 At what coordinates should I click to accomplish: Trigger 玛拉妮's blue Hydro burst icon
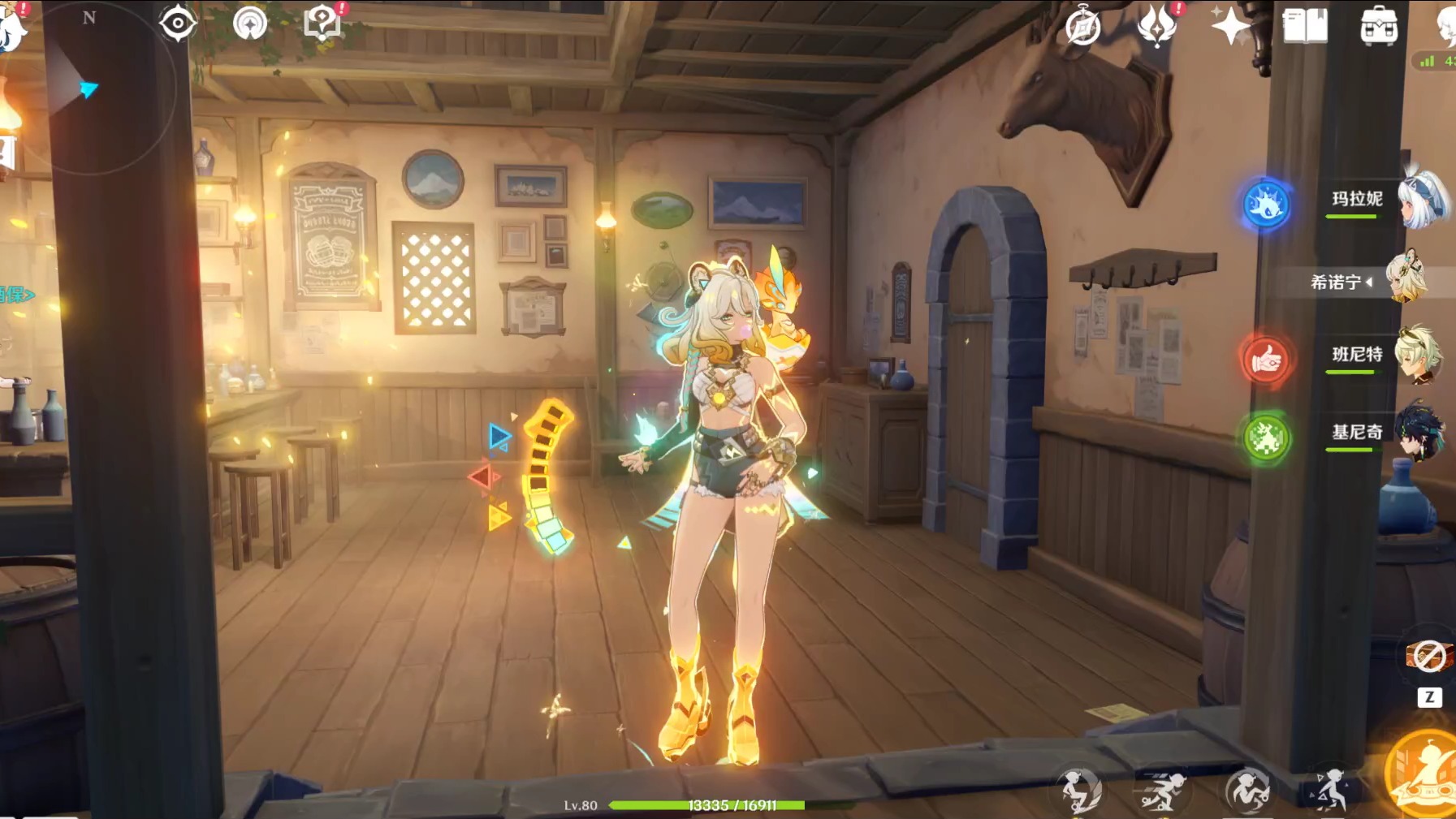[x=1266, y=204]
